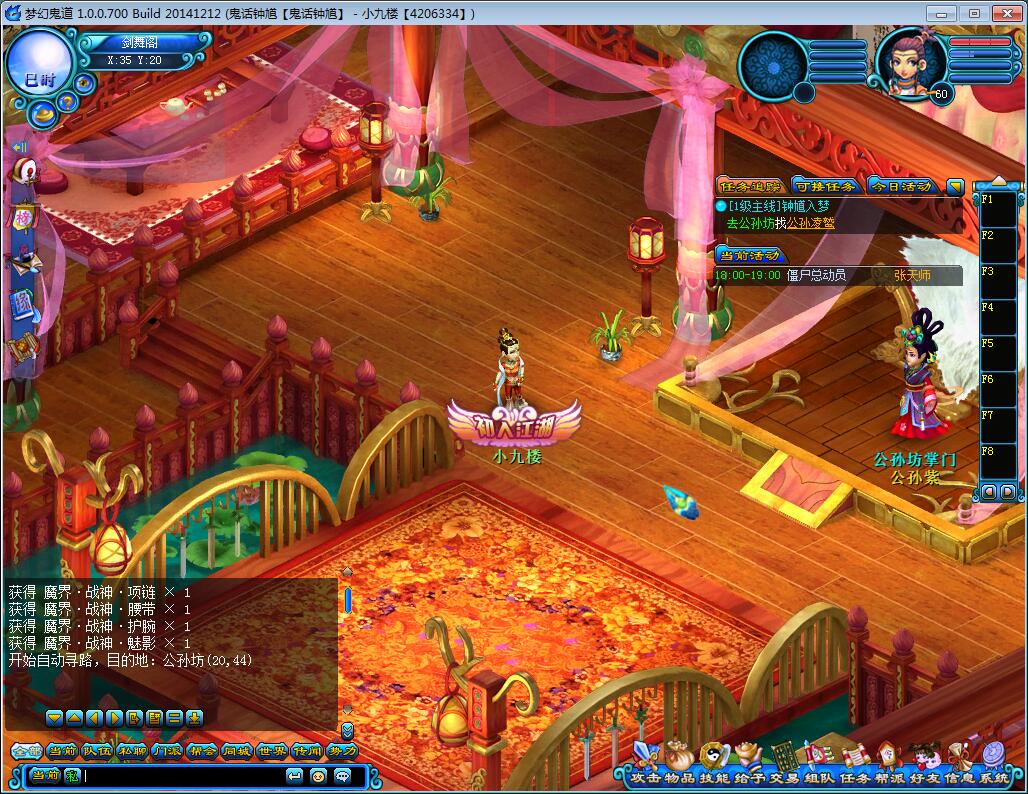Switch to the 可接任务 tab
Screen dimensions: 1028x794
[x=824, y=186]
